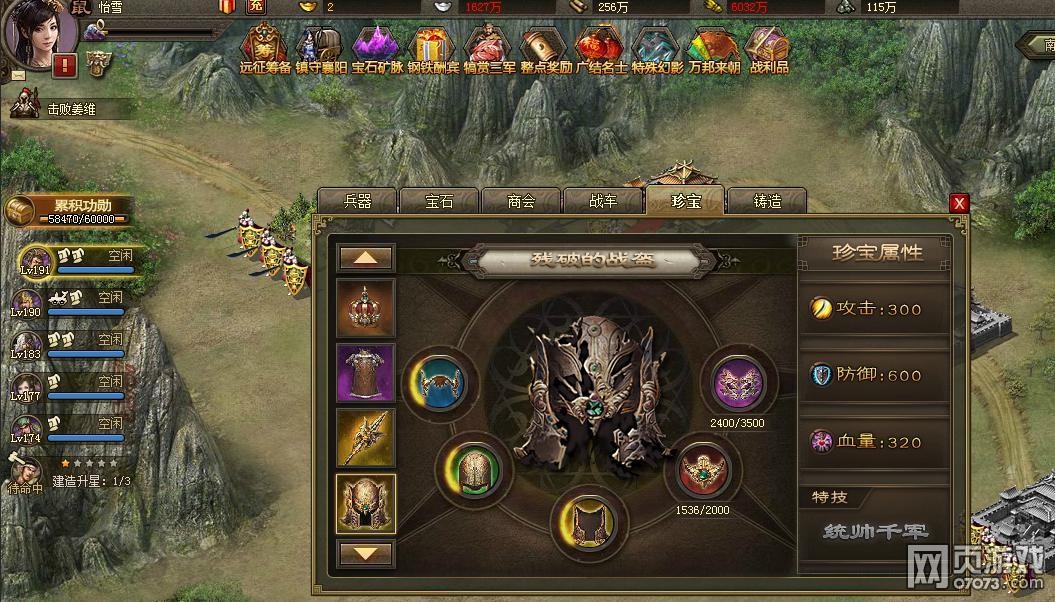Open the 战利品 chest icon
The width and height of the screenshot is (1055, 602).
[x=769, y=49]
